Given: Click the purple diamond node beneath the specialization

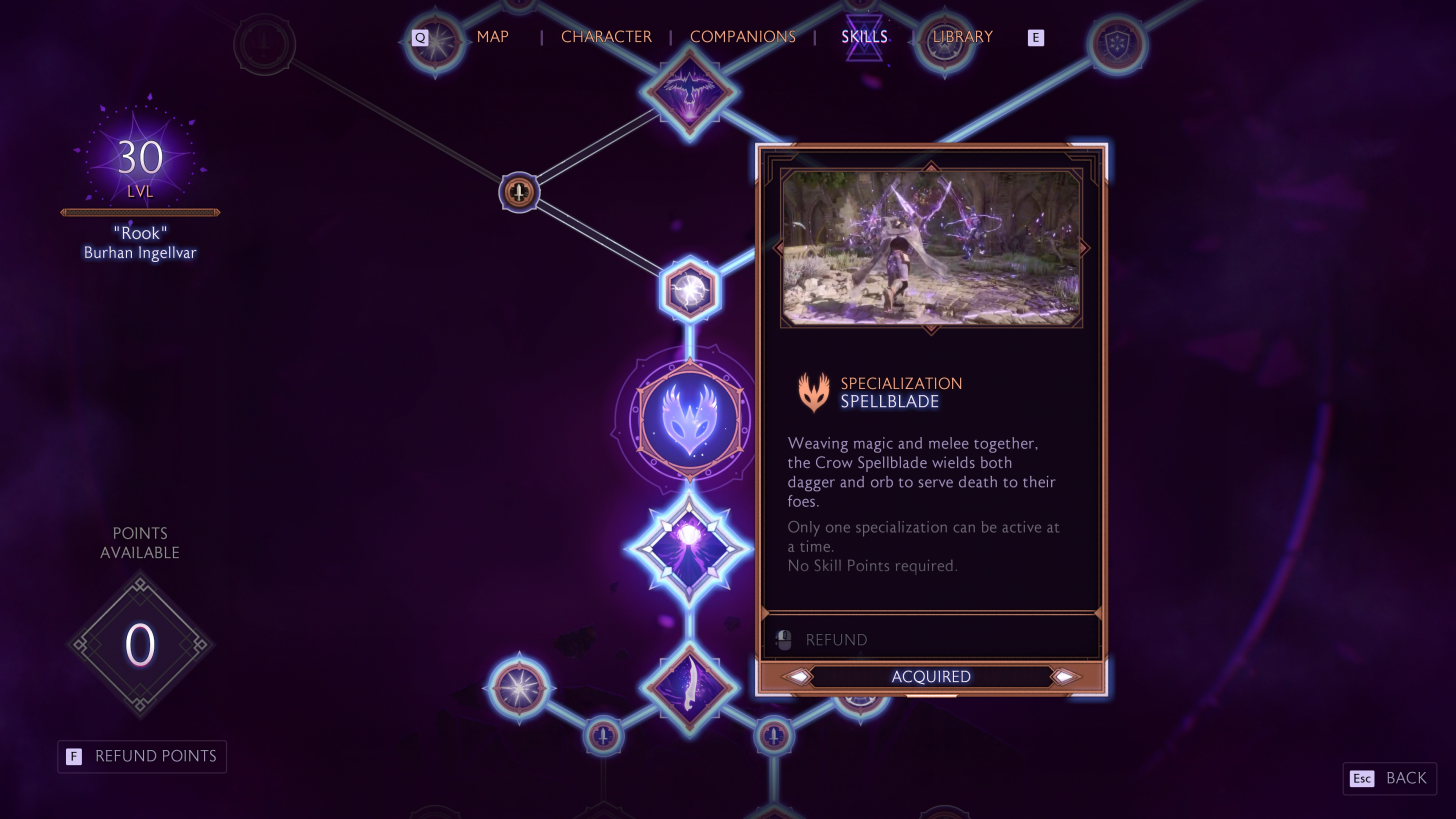Looking at the screenshot, I should 688,549.
